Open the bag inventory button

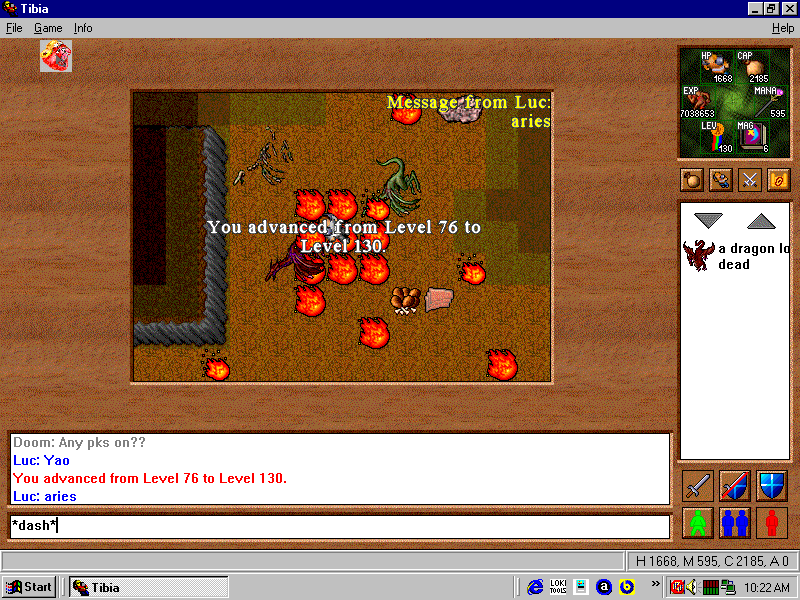tap(692, 180)
